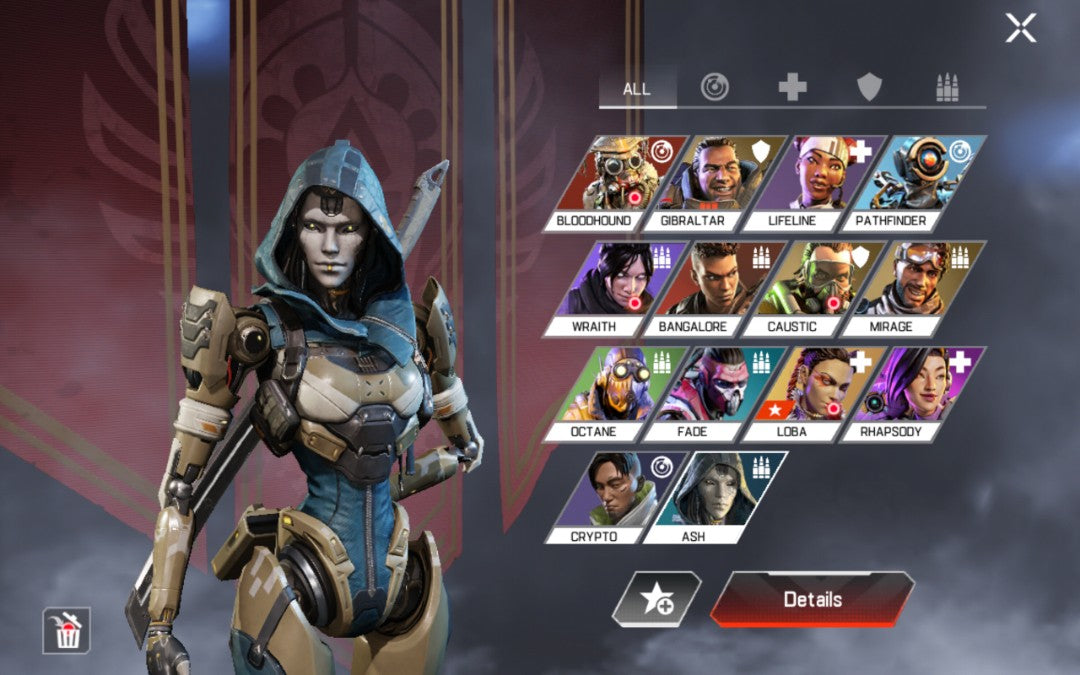Close the legend selection screen
Viewport: 1080px width, 675px height.
tap(1020, 28)
